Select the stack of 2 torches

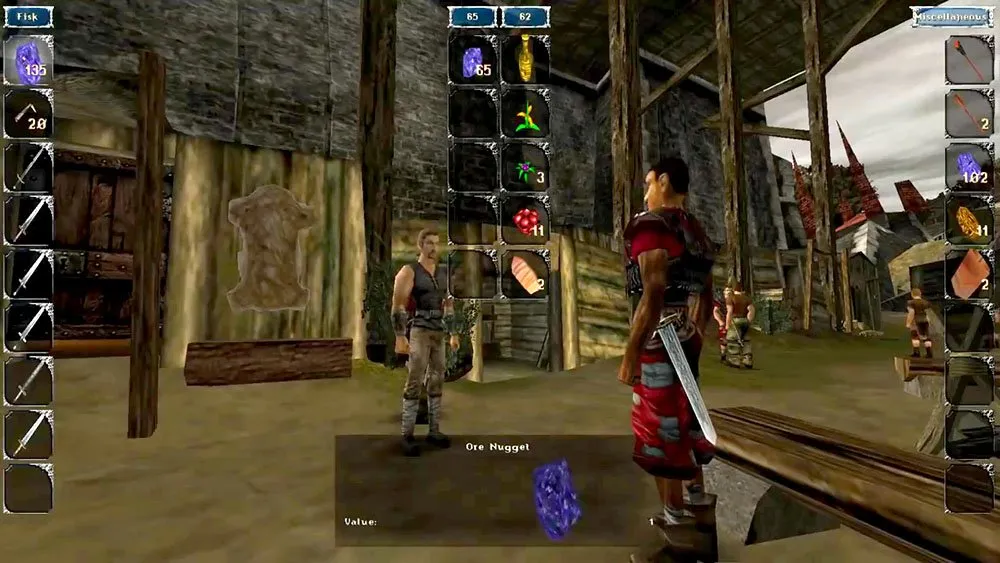click(969, 113)
